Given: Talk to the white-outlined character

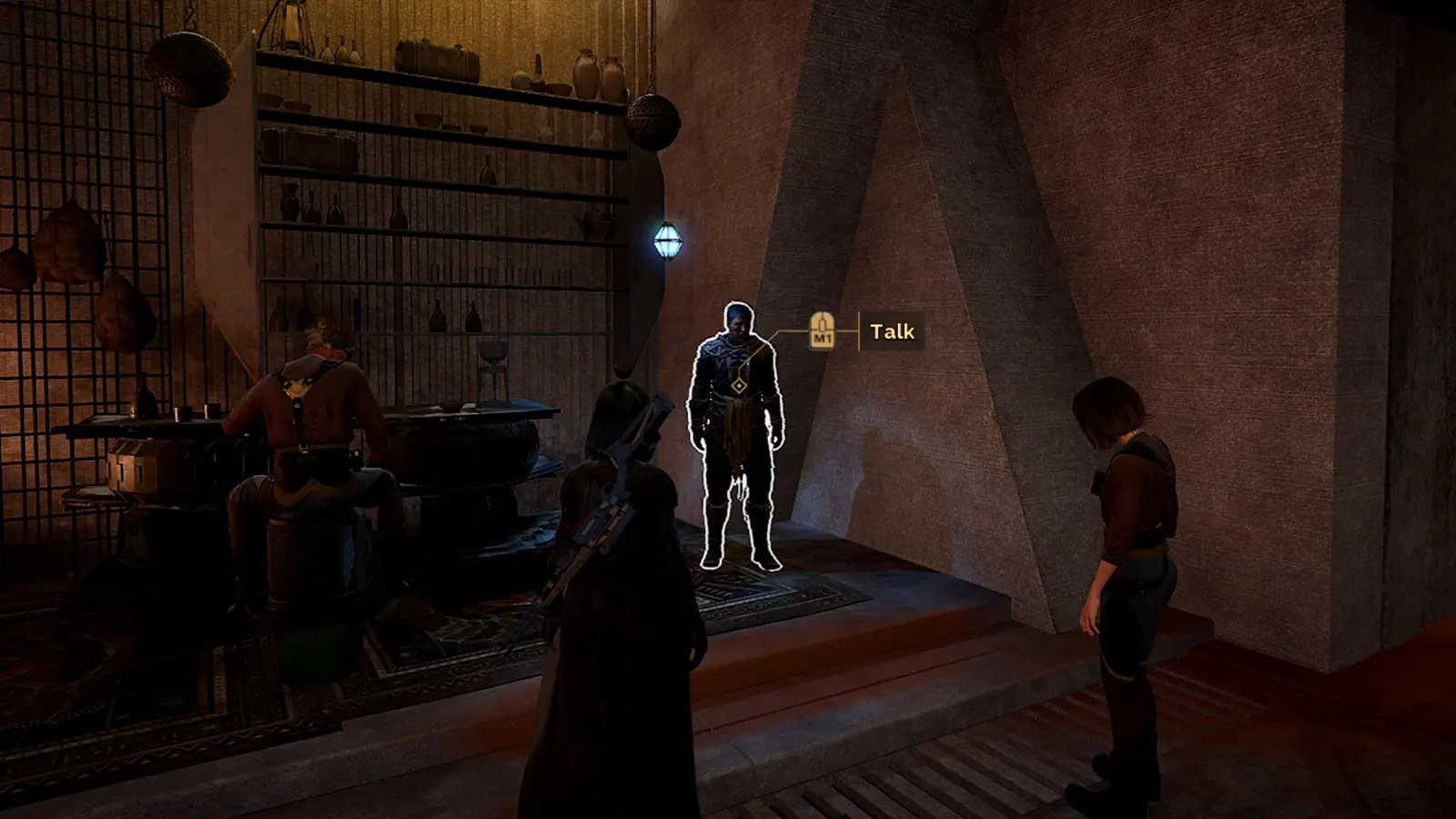Looking at the screenshot, I should click(737, 428).
